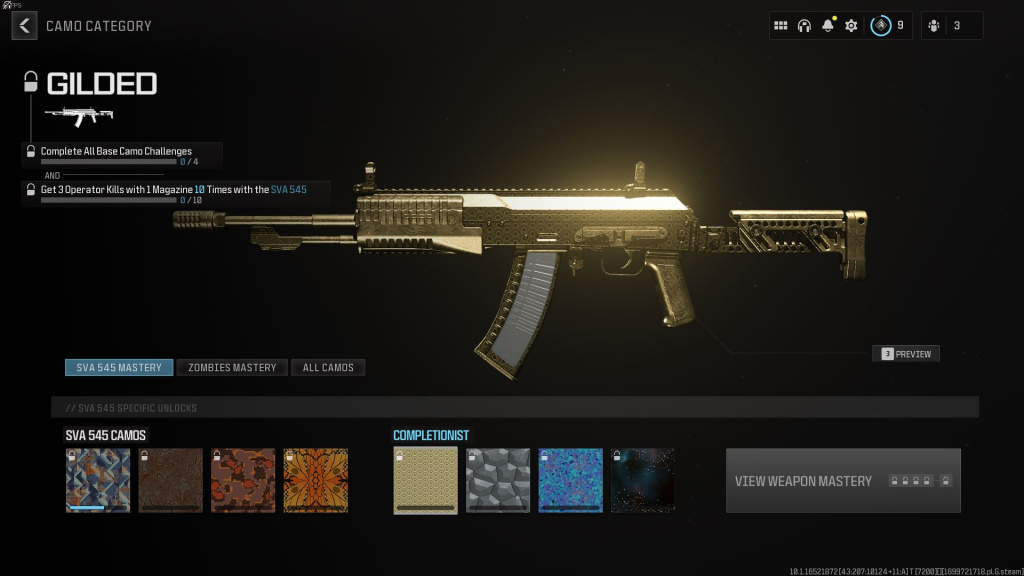Select the blue and orange geometric camo

98,481
